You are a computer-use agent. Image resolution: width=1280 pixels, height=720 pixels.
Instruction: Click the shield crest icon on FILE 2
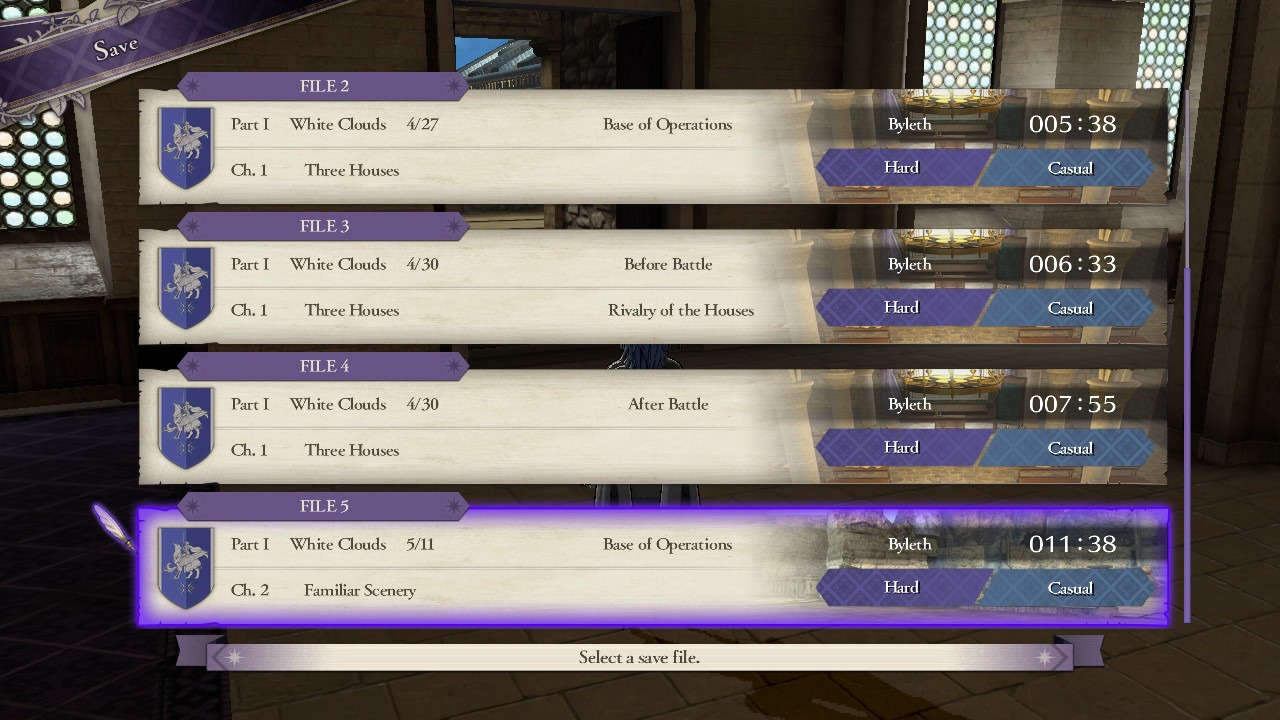tap(186, 147)
